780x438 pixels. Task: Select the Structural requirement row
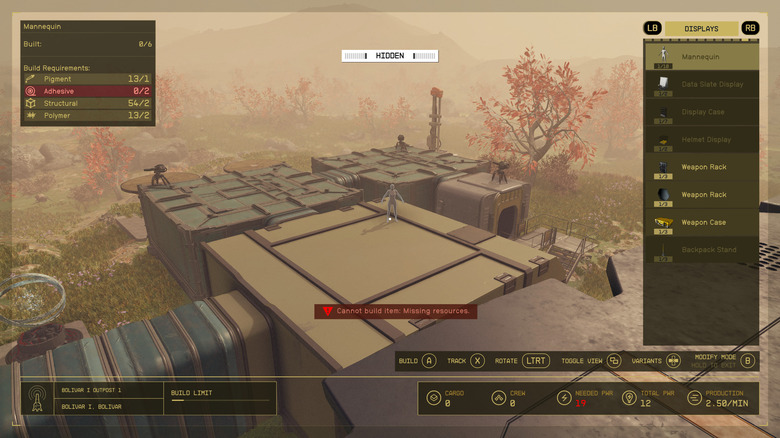pos(88,103)
